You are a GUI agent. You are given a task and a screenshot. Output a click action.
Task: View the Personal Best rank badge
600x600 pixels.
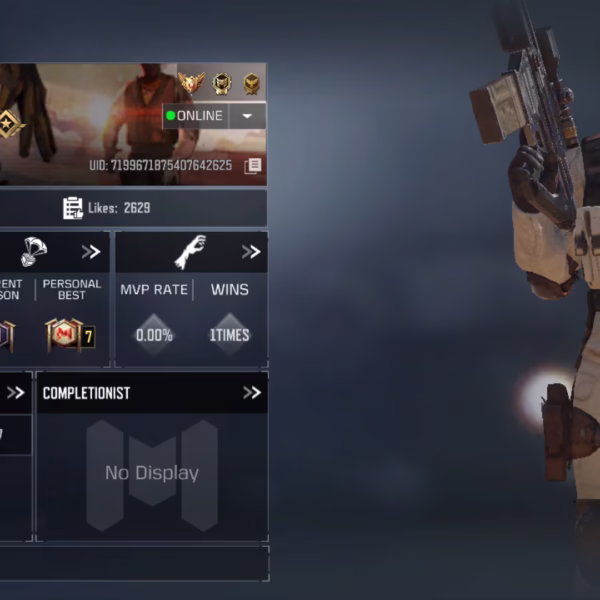(x=71, y=335)
